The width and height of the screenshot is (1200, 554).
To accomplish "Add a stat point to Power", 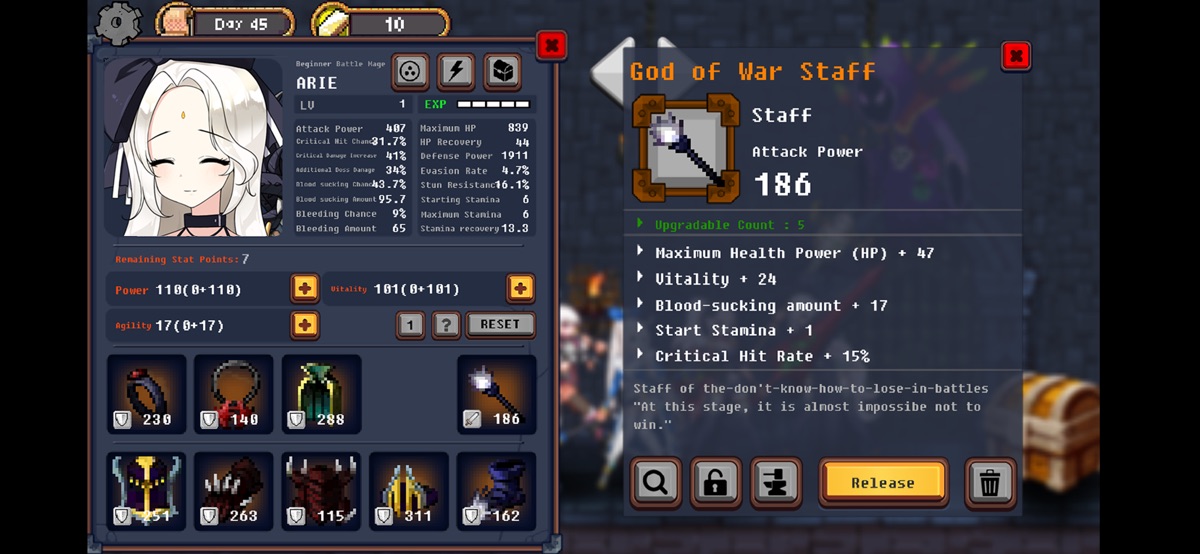I will pos(305,289).
